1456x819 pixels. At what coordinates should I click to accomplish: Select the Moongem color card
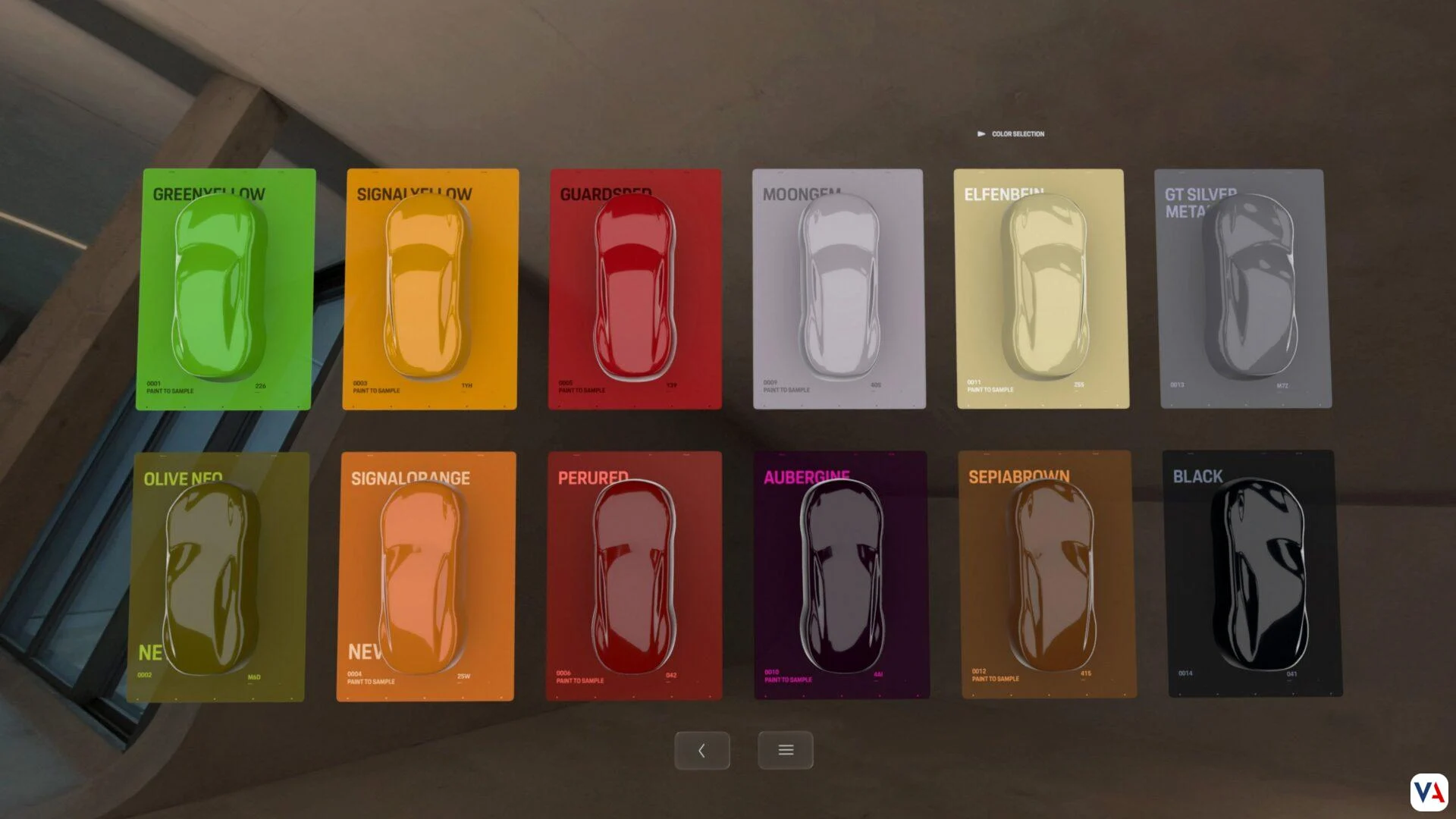[838, 289]
